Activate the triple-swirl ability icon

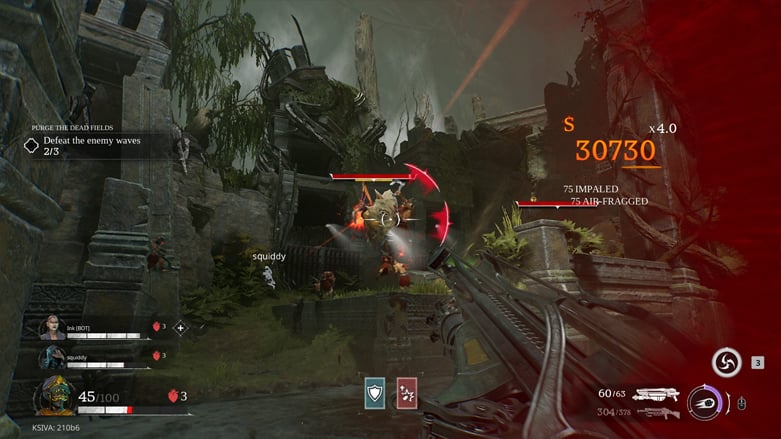tap(726, 362)
